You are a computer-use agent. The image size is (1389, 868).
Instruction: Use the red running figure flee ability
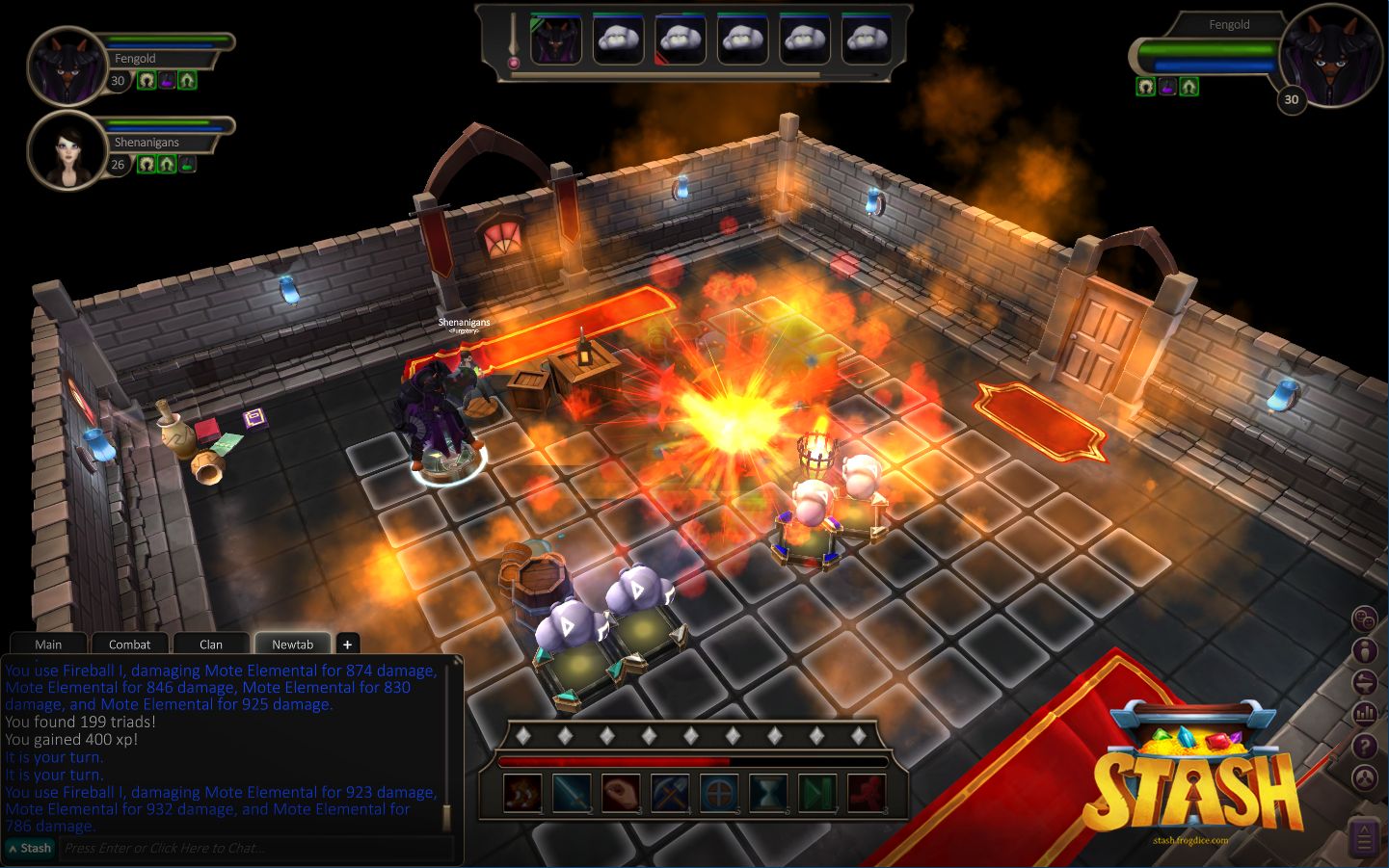(x=867, y=795)
